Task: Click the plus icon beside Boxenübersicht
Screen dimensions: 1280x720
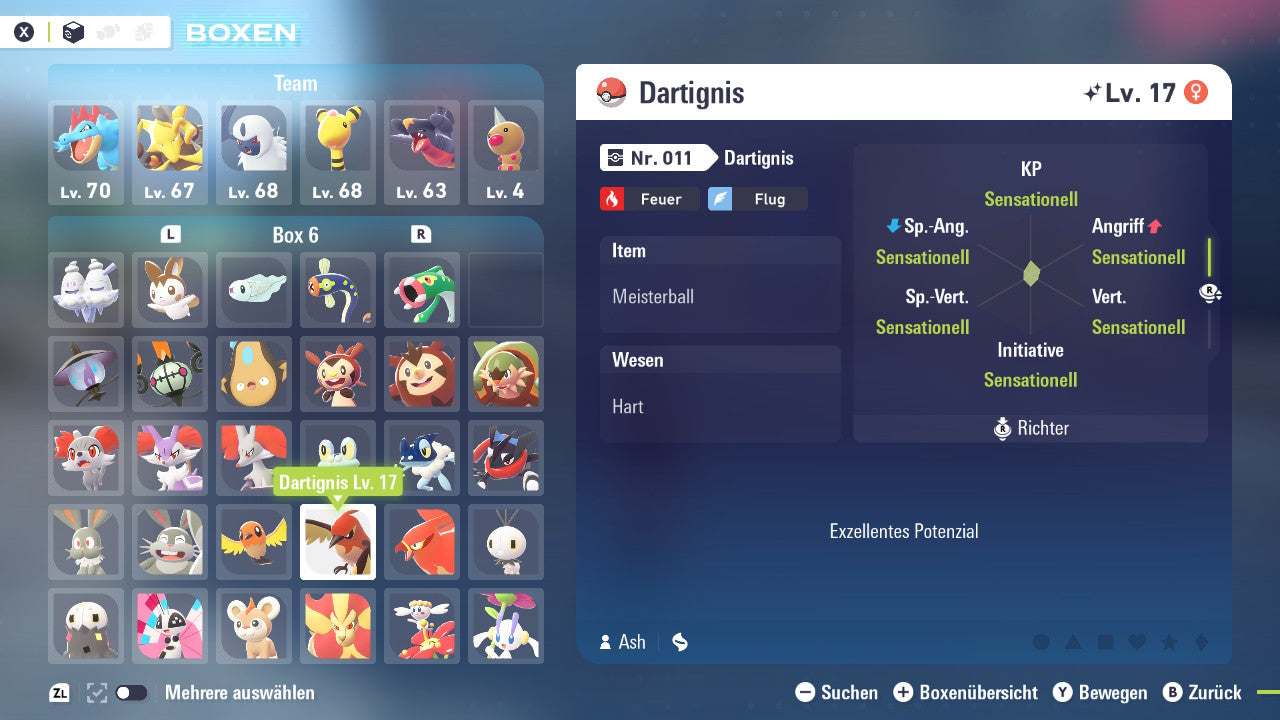Action: [x=905, y=692]
